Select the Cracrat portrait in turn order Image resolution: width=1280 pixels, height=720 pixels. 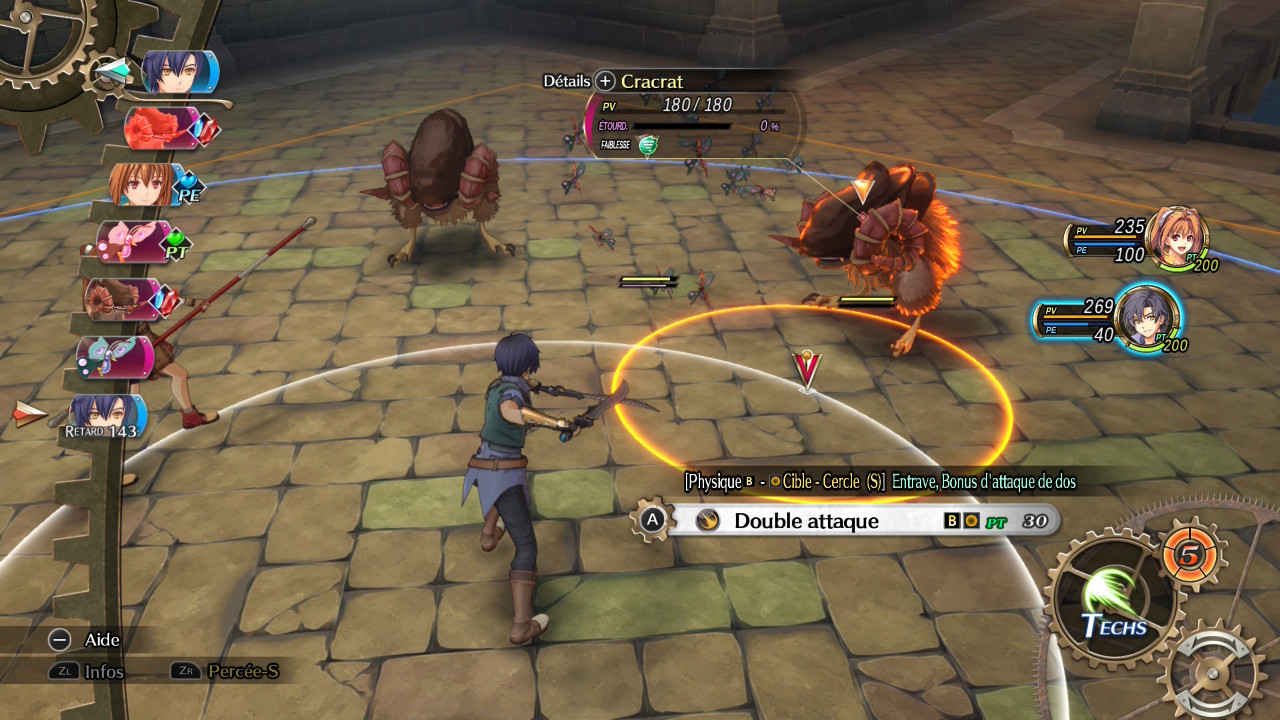pos(124,299)
